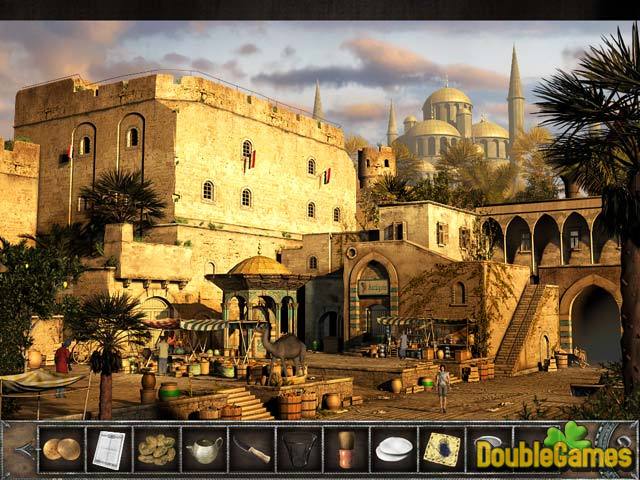
Task: Pick the dark net bag item
Action: (299, 450)
